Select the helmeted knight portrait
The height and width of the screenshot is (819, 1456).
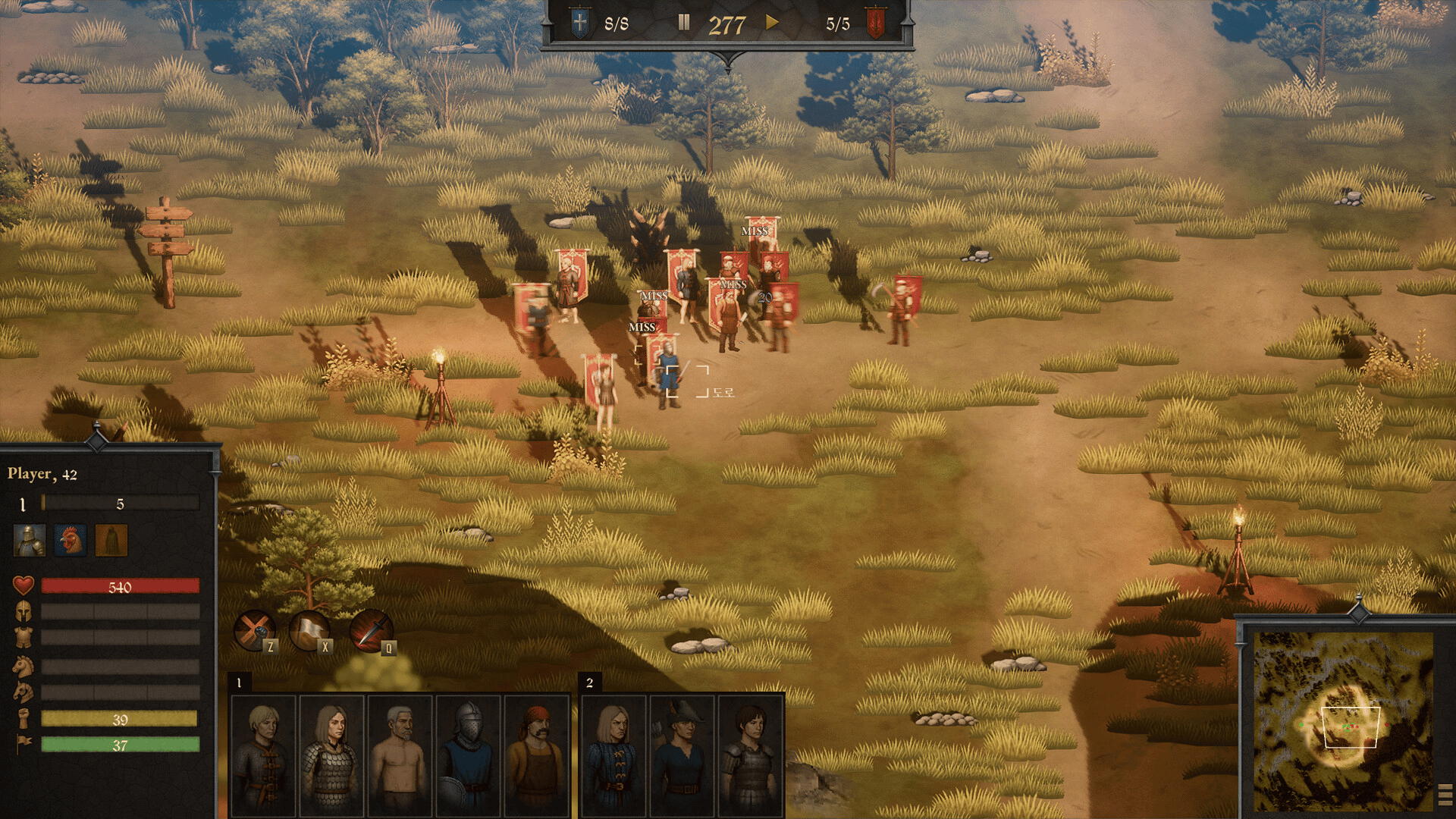(x=468, y=755)
